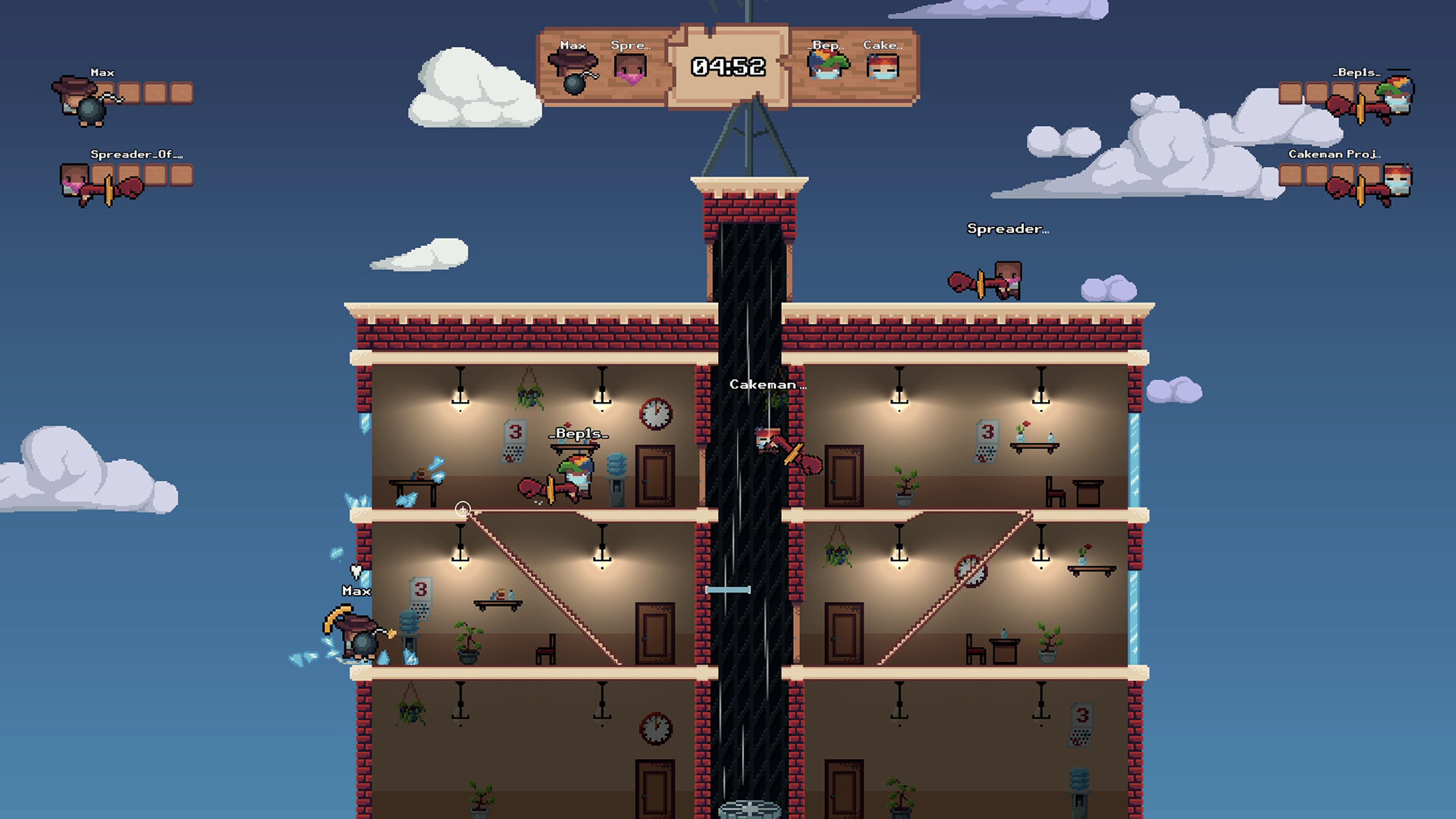The width and height of the screenshot is (1456, 819).
Task: Click the crosshair cursor marker
Action: coord(461,510)
